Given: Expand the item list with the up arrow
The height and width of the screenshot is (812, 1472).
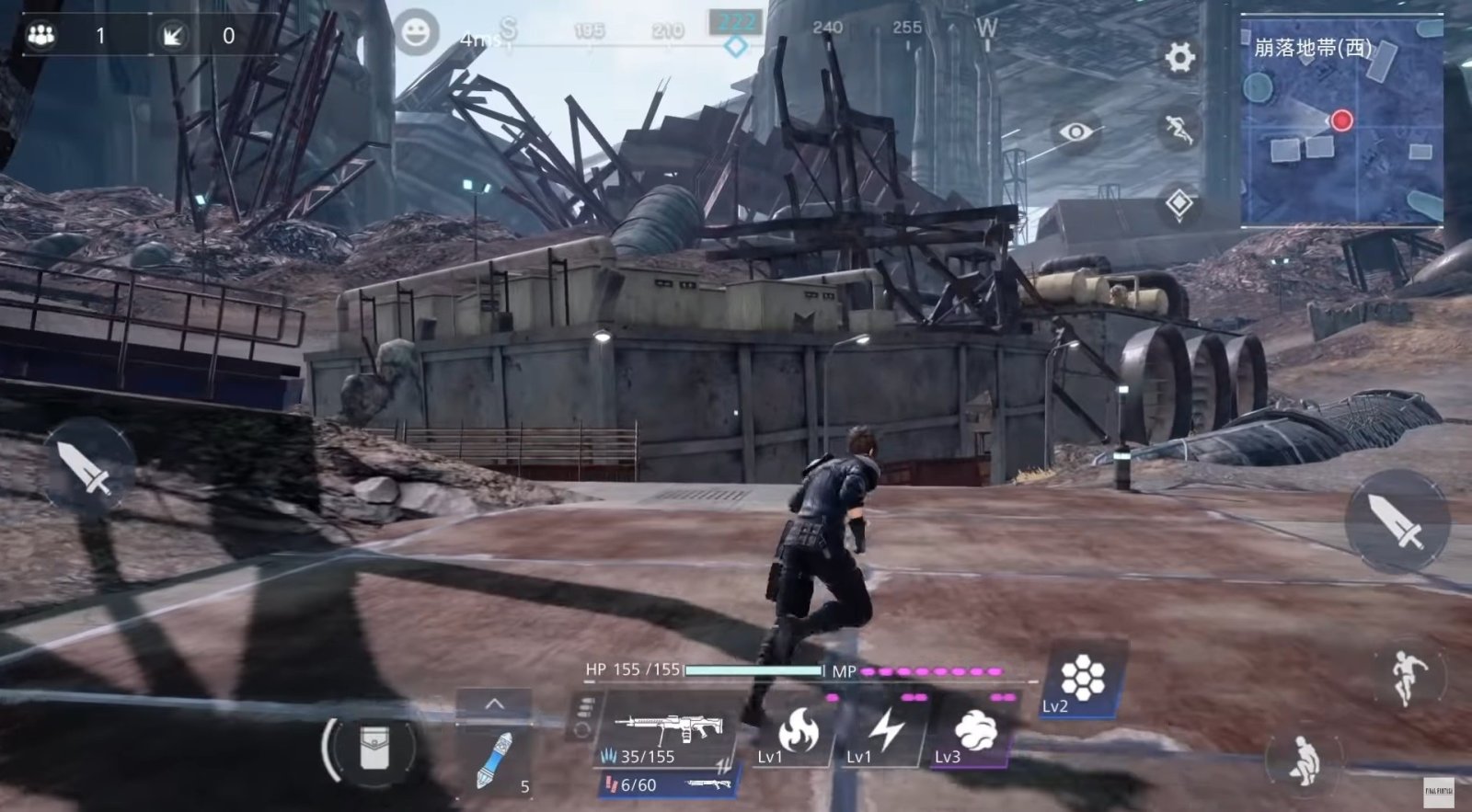Looking at the screenshot, I should 494,704.
